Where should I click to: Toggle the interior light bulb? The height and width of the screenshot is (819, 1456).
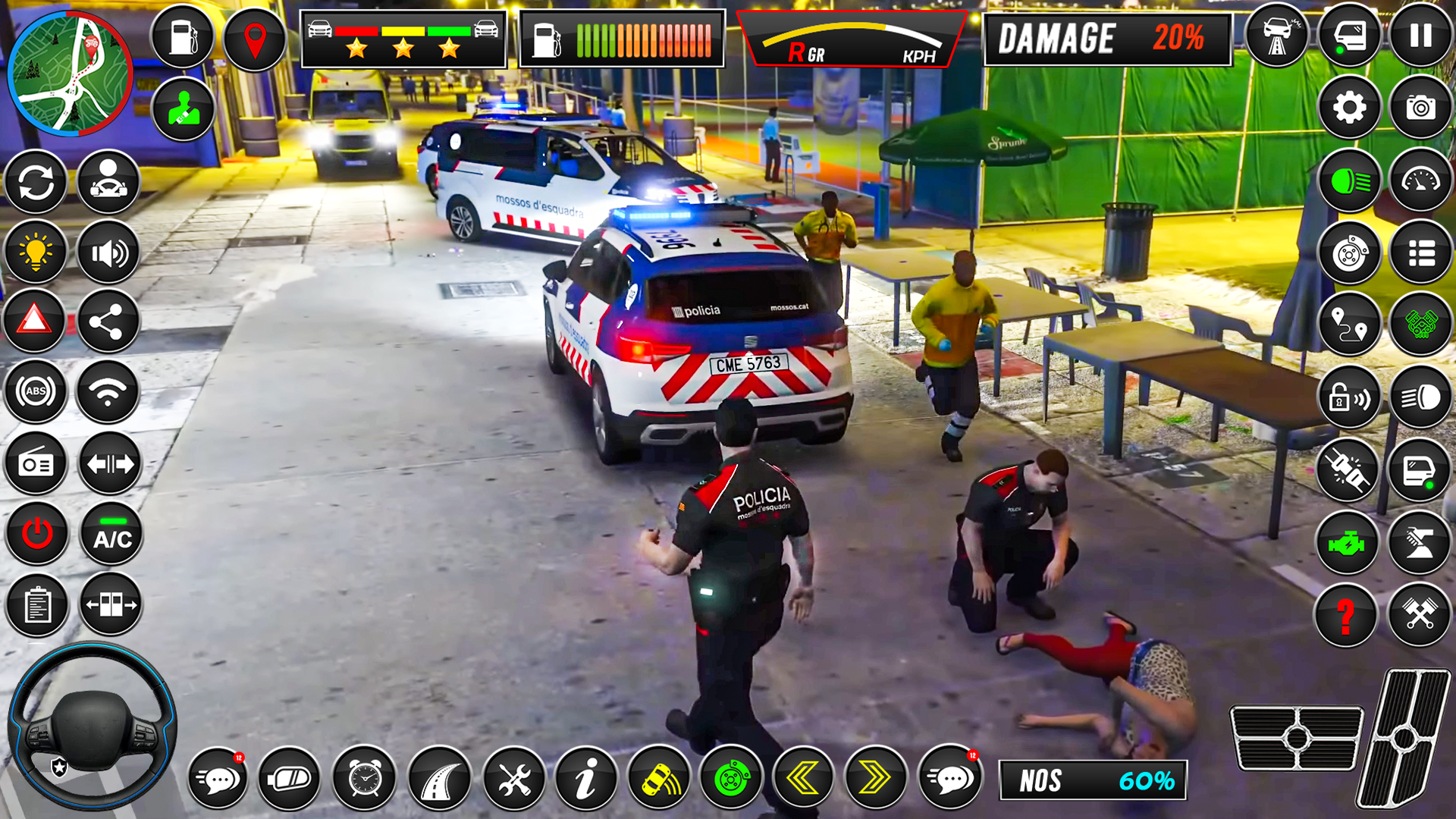[35, 253]
